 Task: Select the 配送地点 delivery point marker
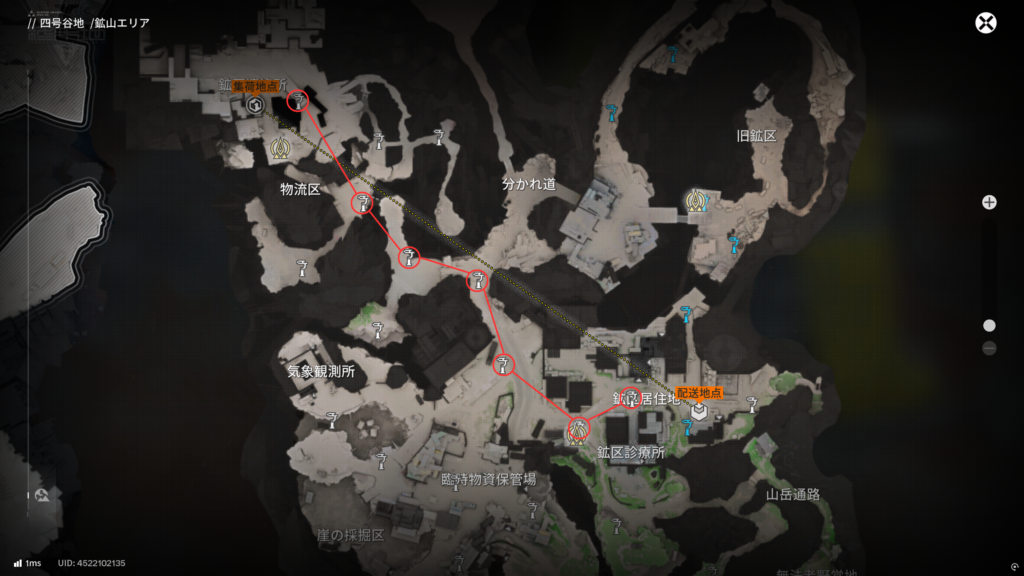[x=699, y=411]
